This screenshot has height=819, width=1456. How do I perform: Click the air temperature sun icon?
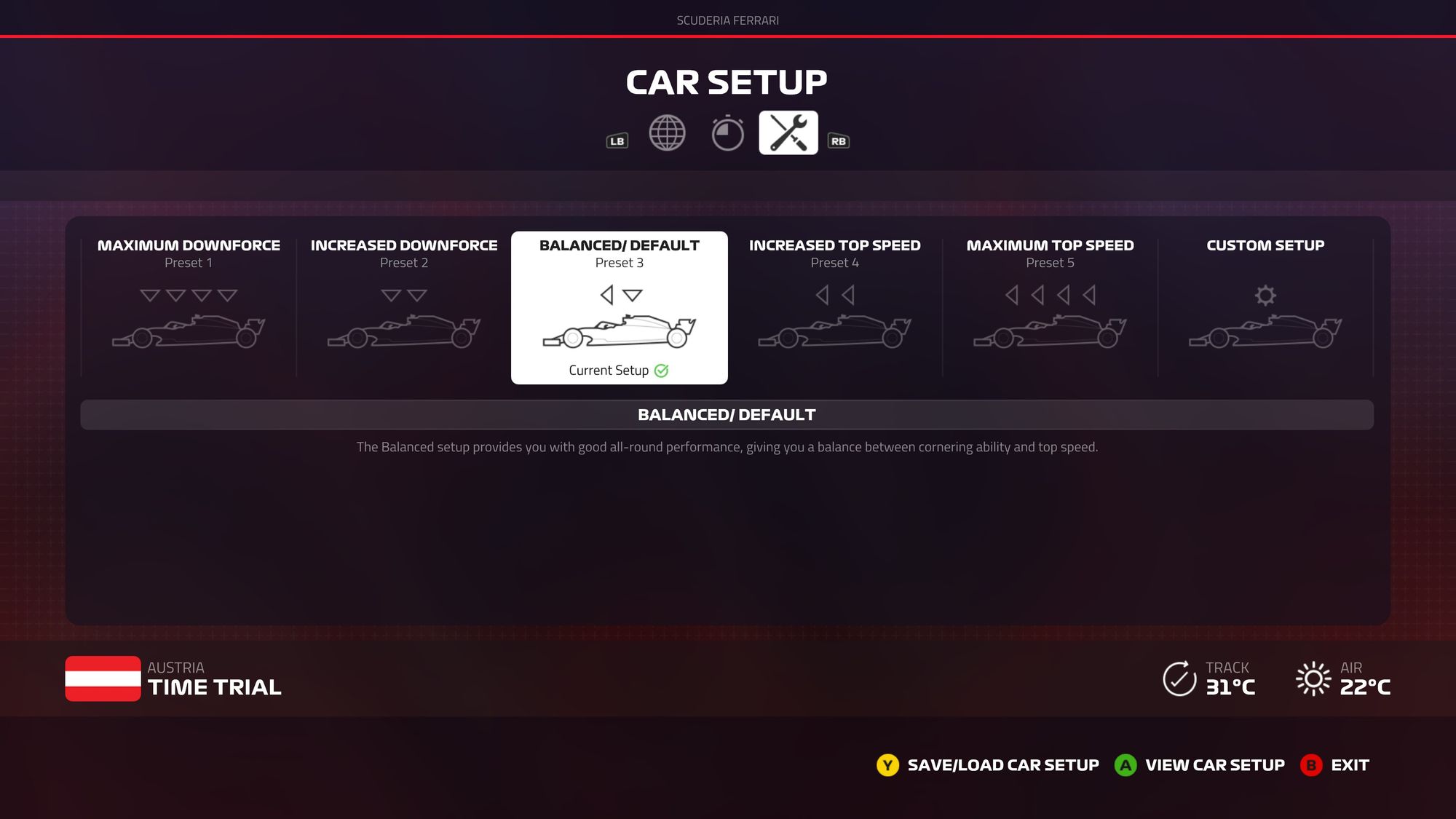coord(1313,678)
